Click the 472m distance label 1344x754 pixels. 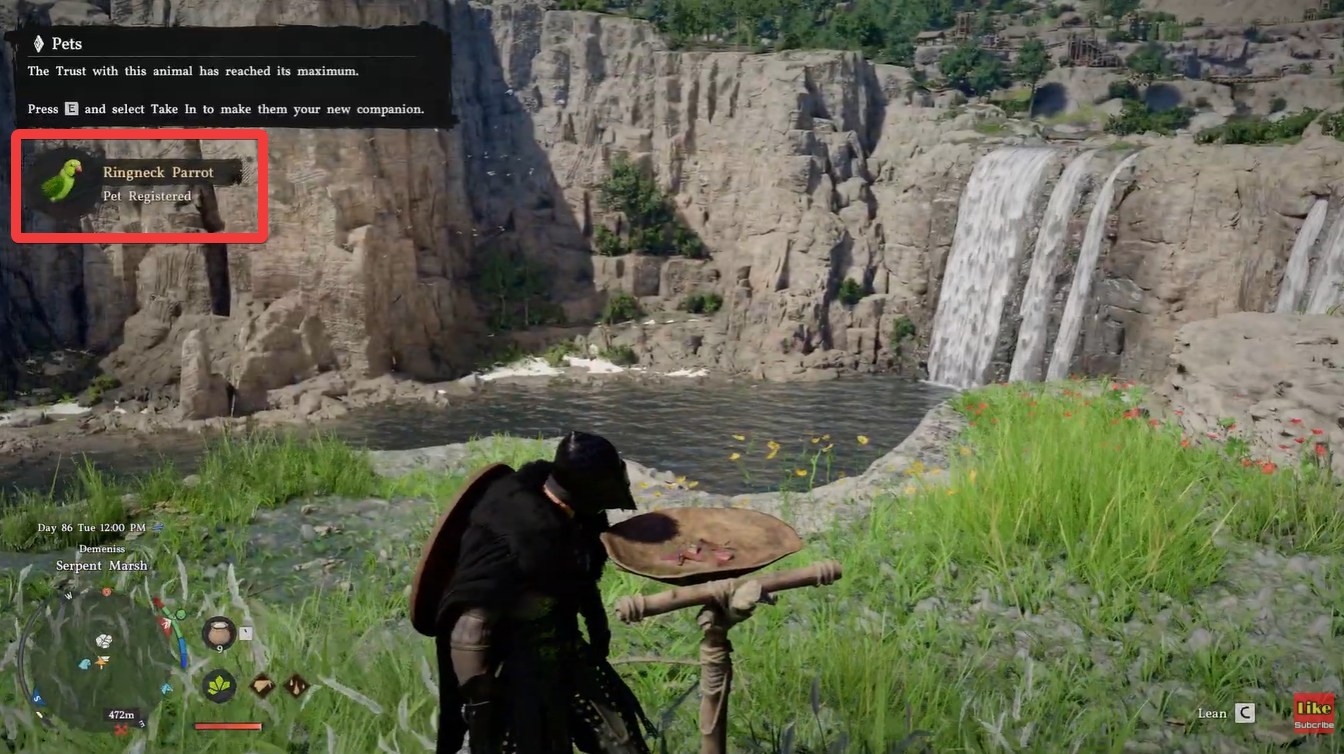[120, 713]
